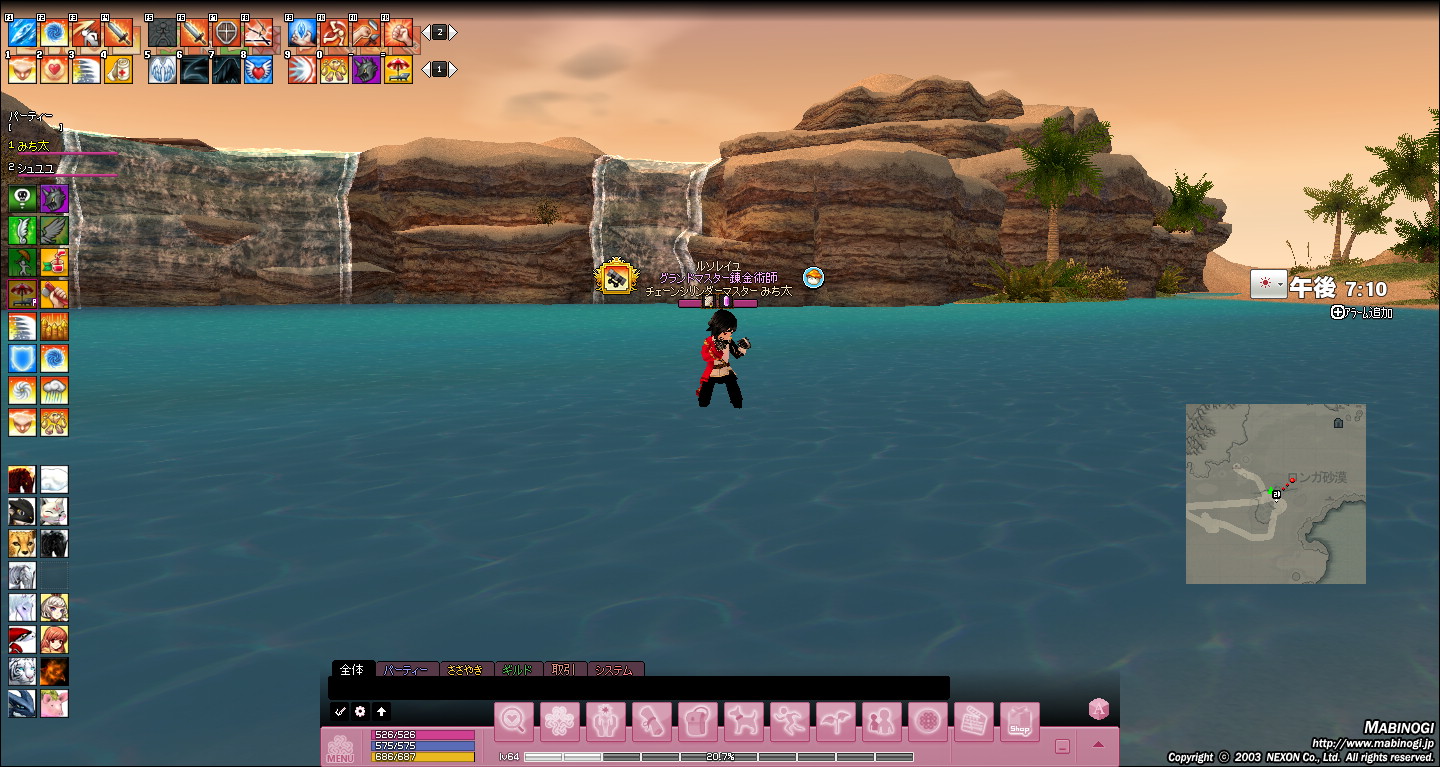1440x767 pixels.
Task: Click the chat input box
Action: point(640,688)
